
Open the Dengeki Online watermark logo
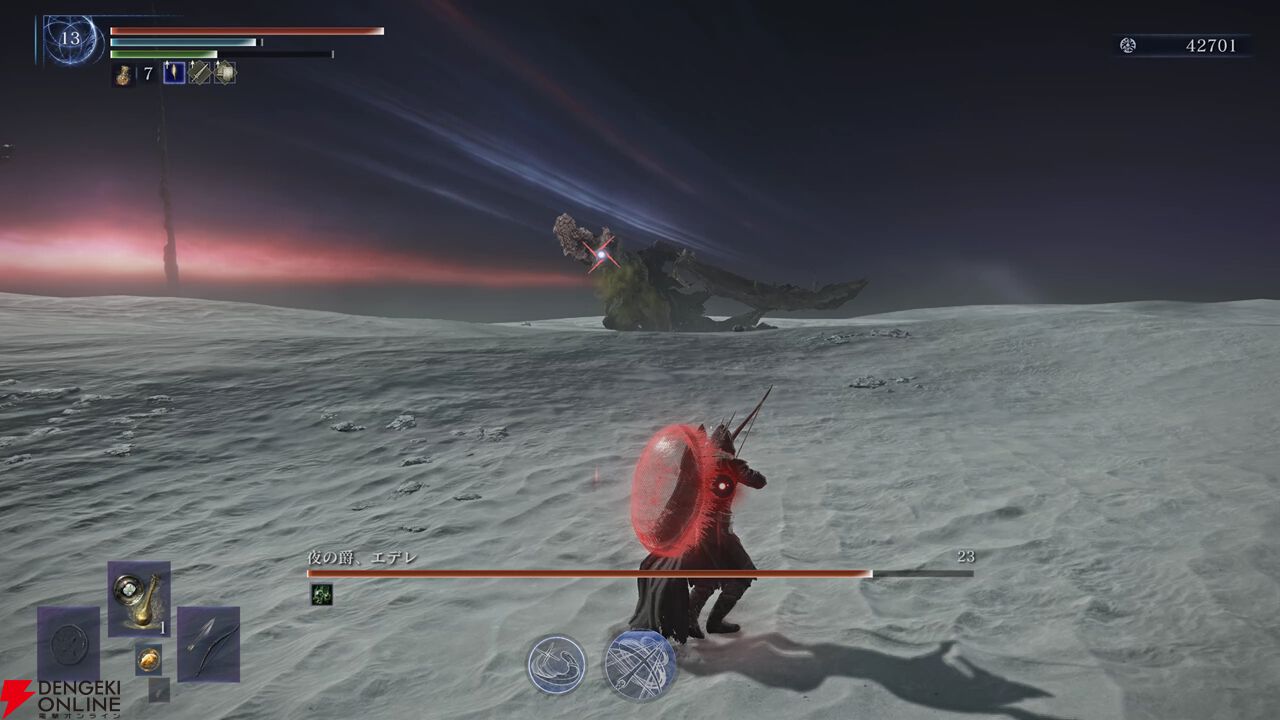[60, 697]
